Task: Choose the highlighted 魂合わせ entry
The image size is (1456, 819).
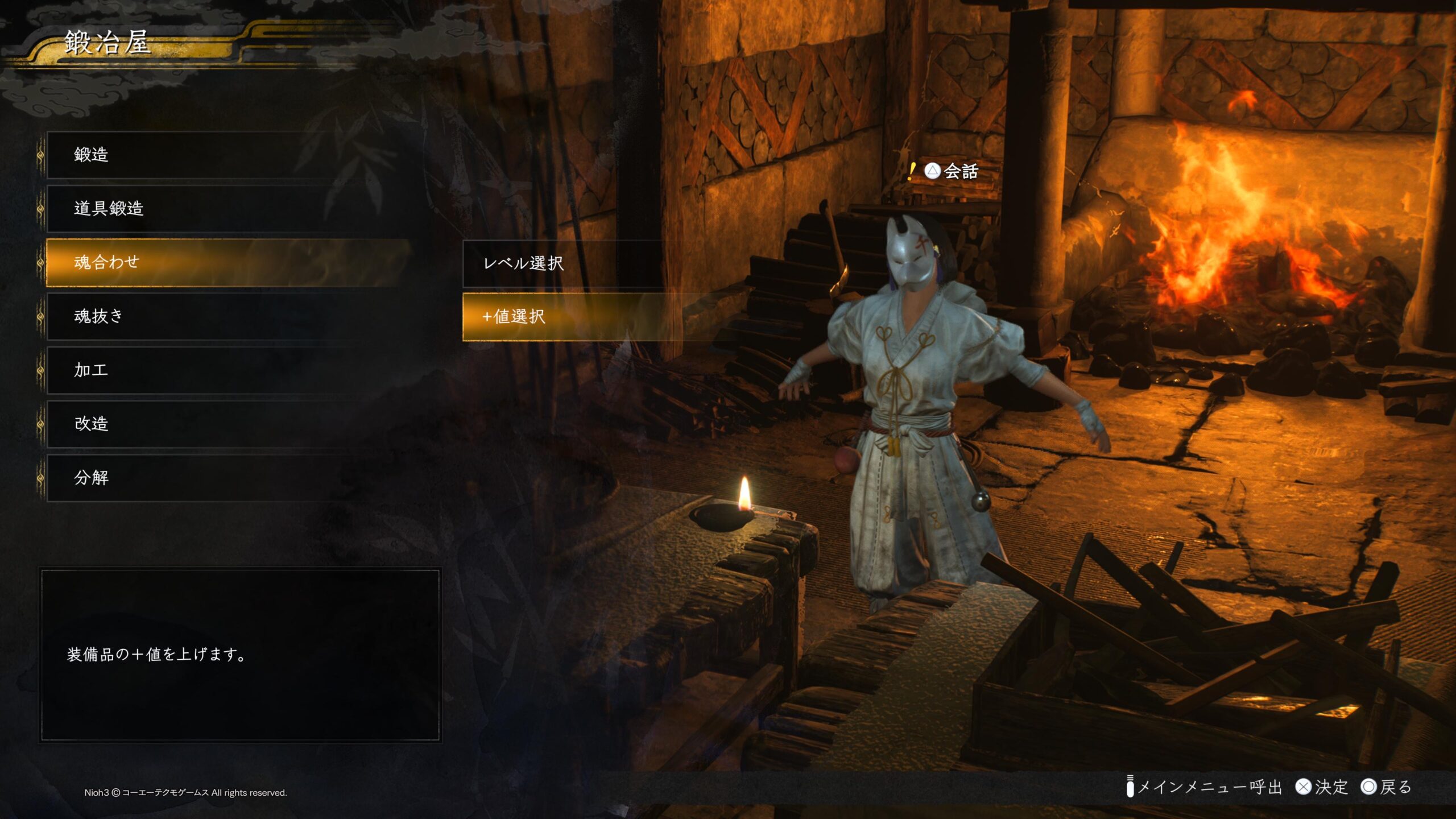Action: click(227, 262)
